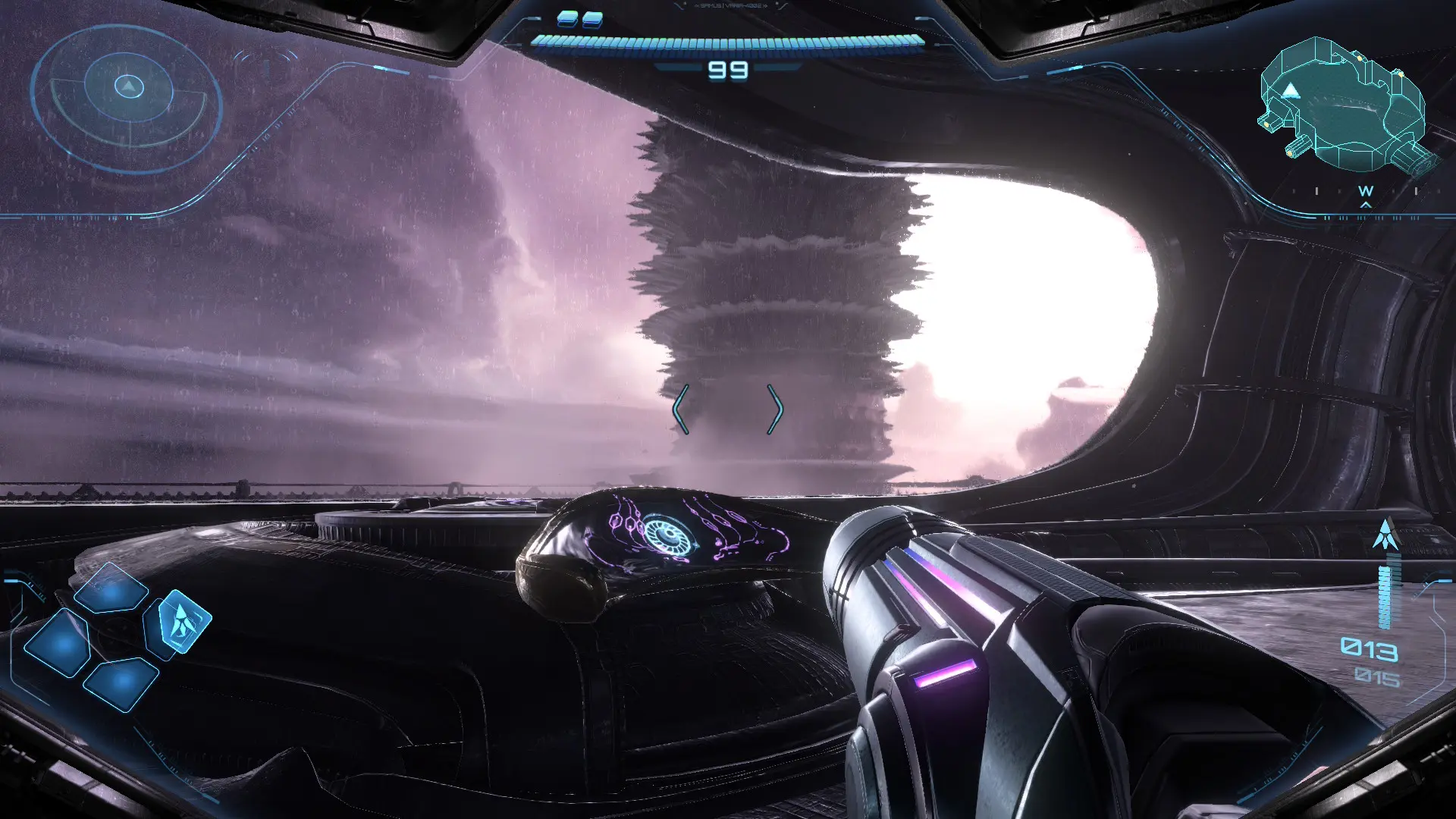Click the left targeting chevron near screen center
This screenshot has width=1456, height=819.
(x=682, y=407)
